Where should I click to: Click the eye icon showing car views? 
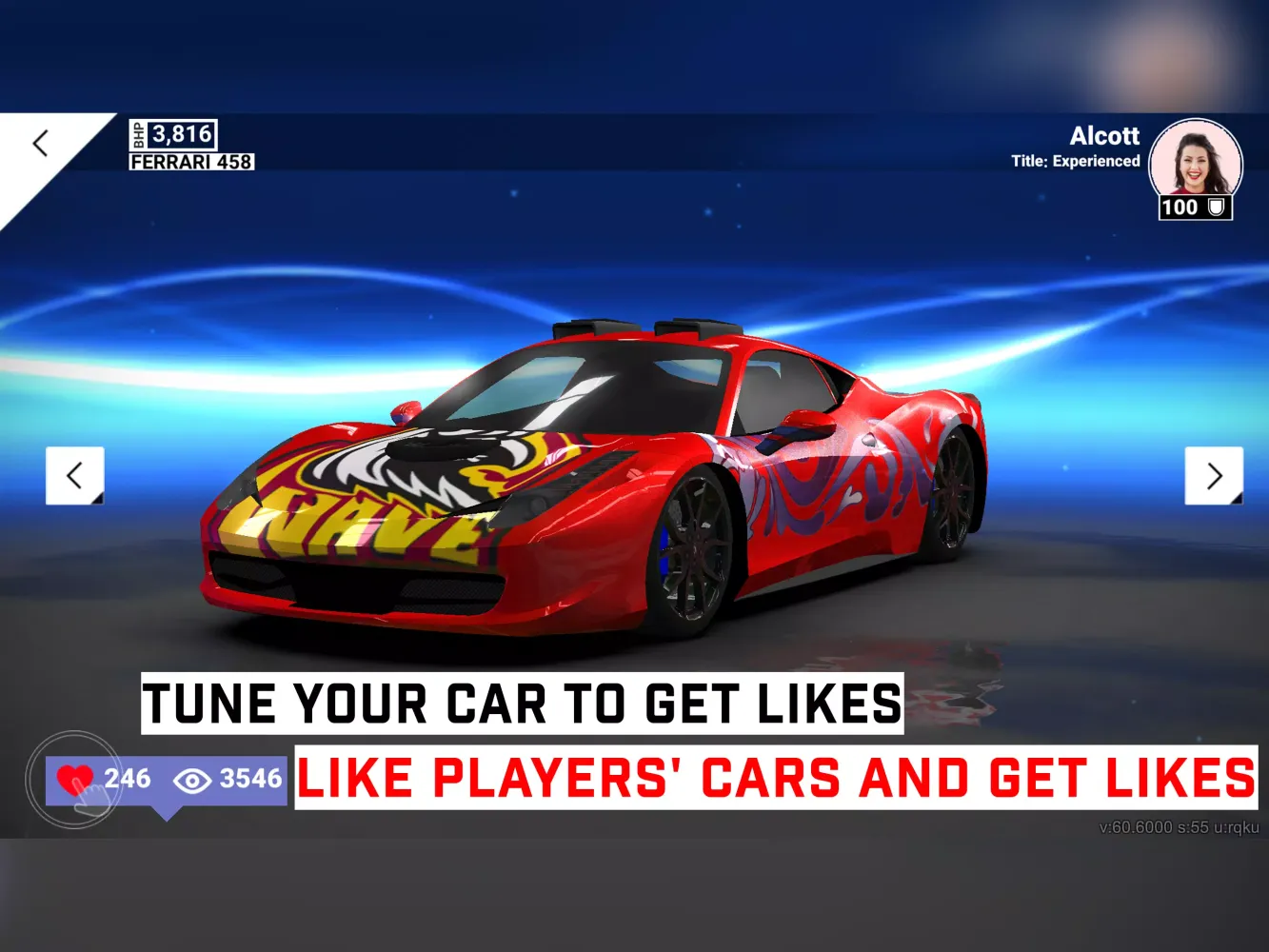point(193,781)
